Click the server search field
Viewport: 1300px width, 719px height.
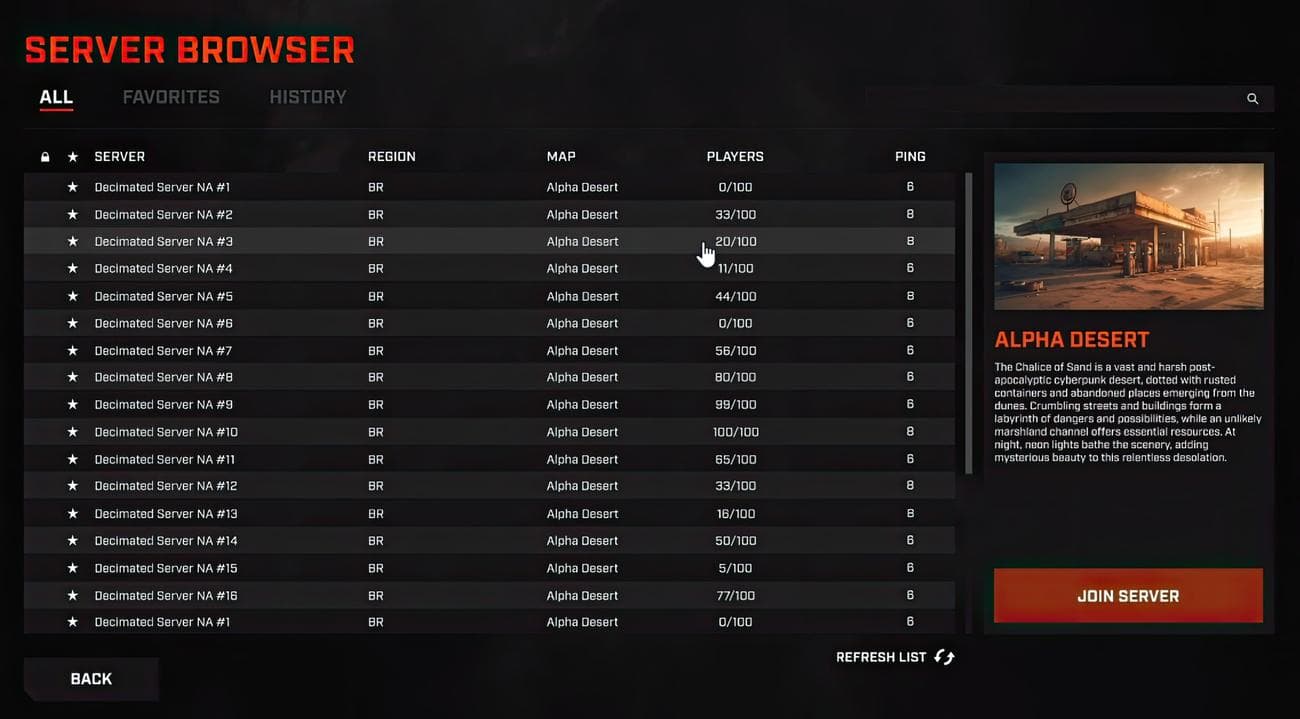[1050, 99]
